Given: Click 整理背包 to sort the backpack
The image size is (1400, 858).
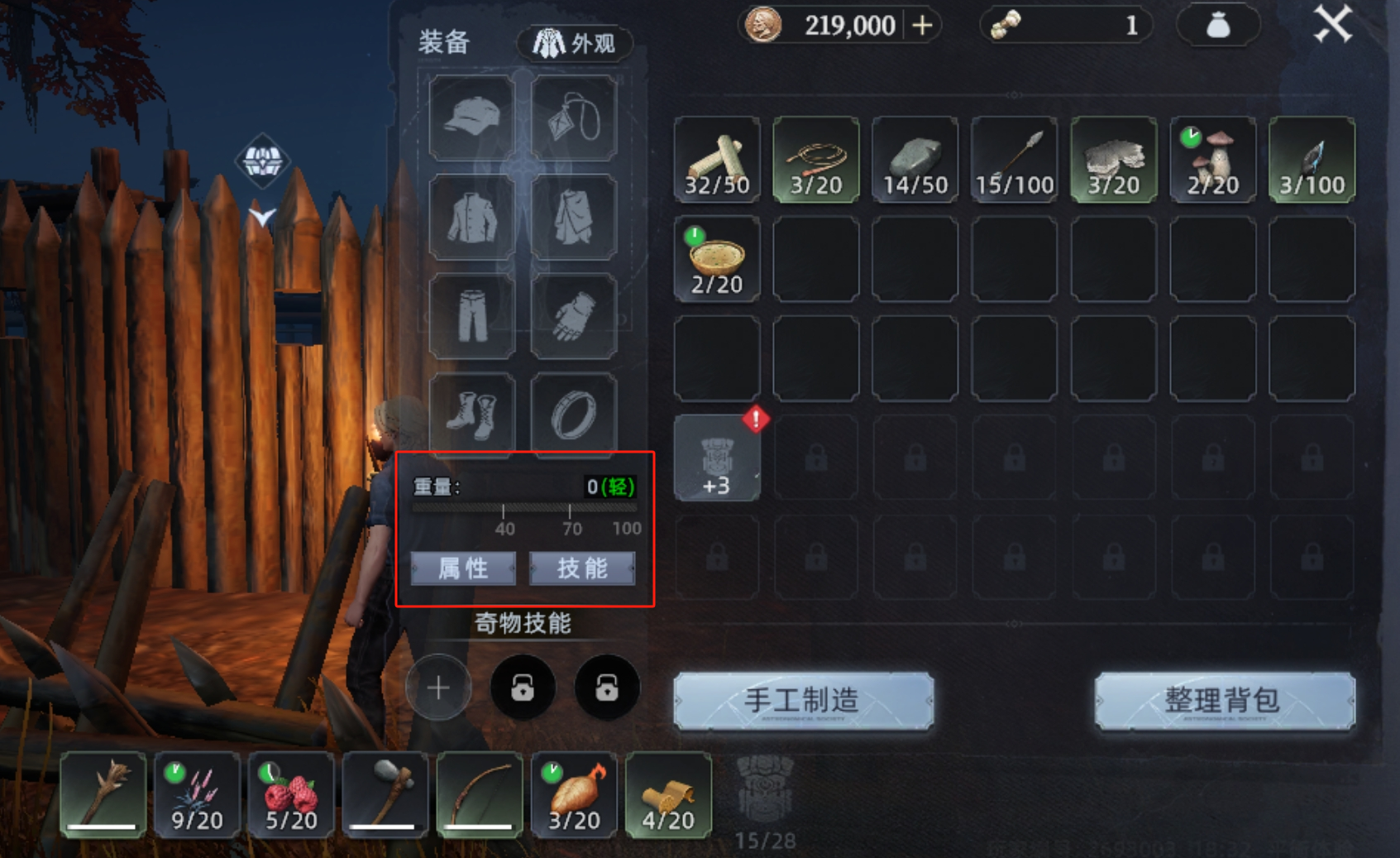Looking at the screenshot, I should click(1224, 701).
